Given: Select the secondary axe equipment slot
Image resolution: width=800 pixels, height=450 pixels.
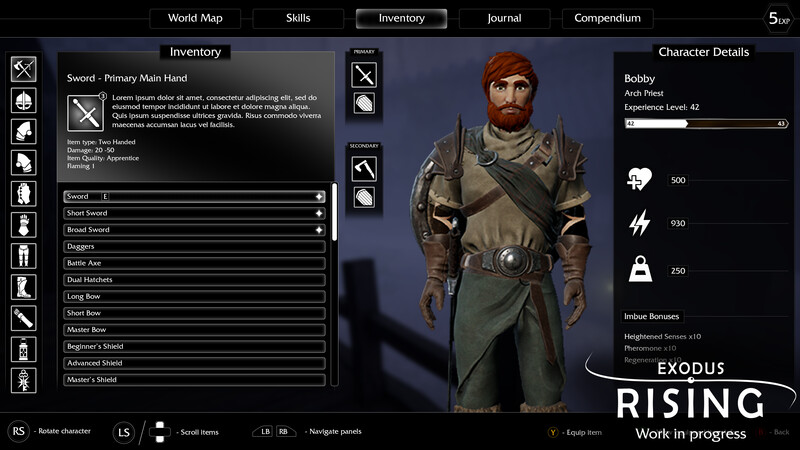Looking at the screenshot, I should pos(364,168).
